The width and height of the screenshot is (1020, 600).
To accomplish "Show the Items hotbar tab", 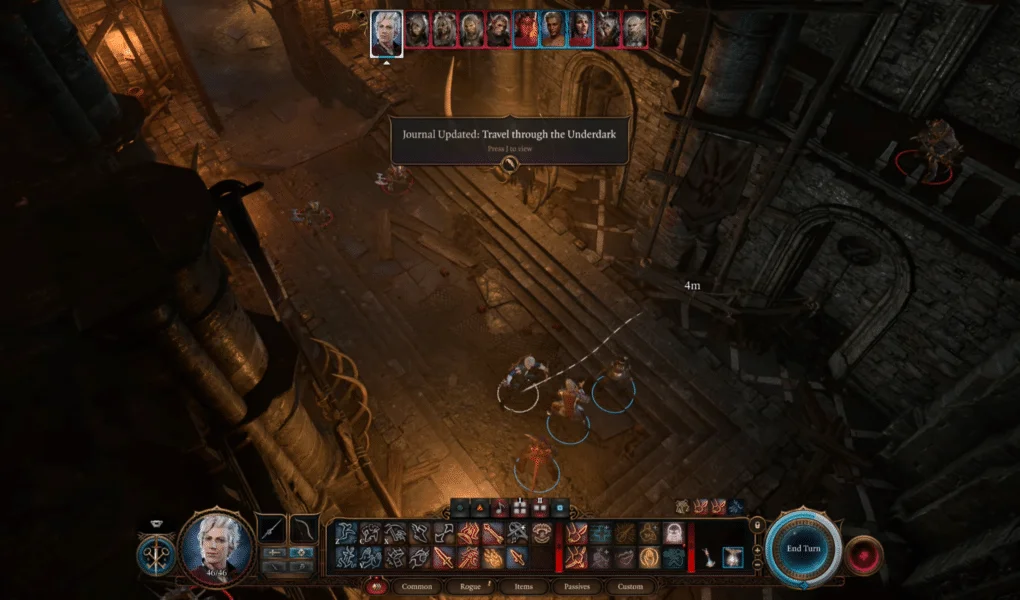I will (x=524, y=586).
